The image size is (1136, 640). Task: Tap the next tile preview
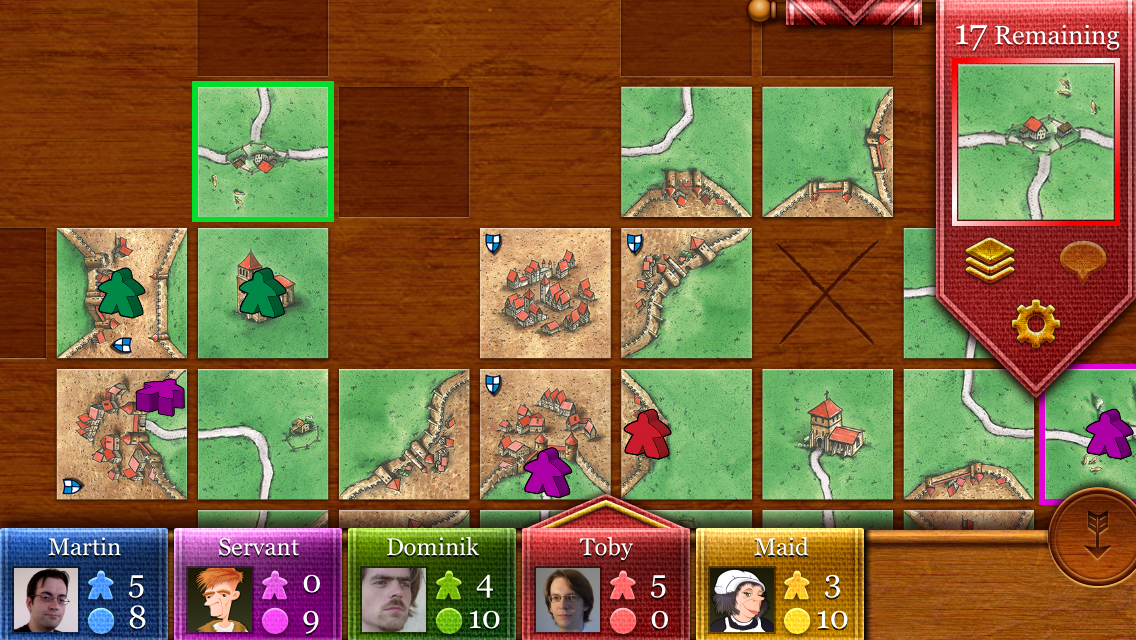[1035, 142]
